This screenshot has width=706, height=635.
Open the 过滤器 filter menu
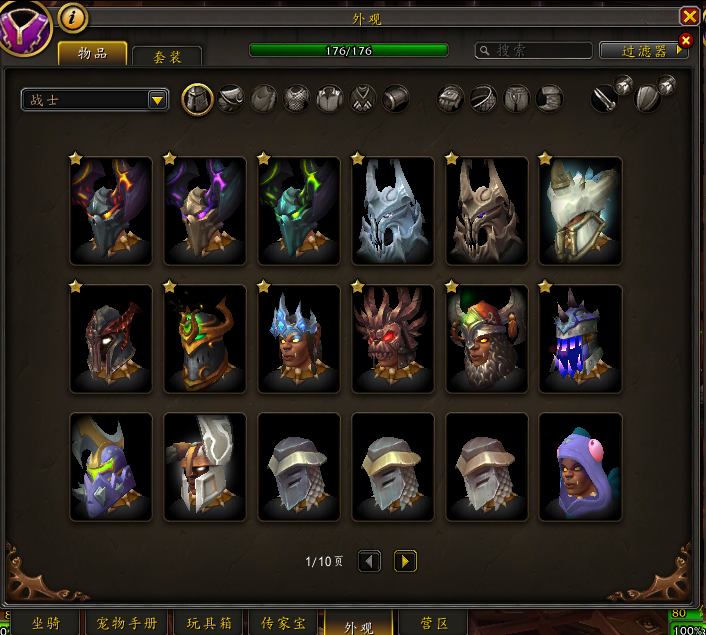coord(644,50)
